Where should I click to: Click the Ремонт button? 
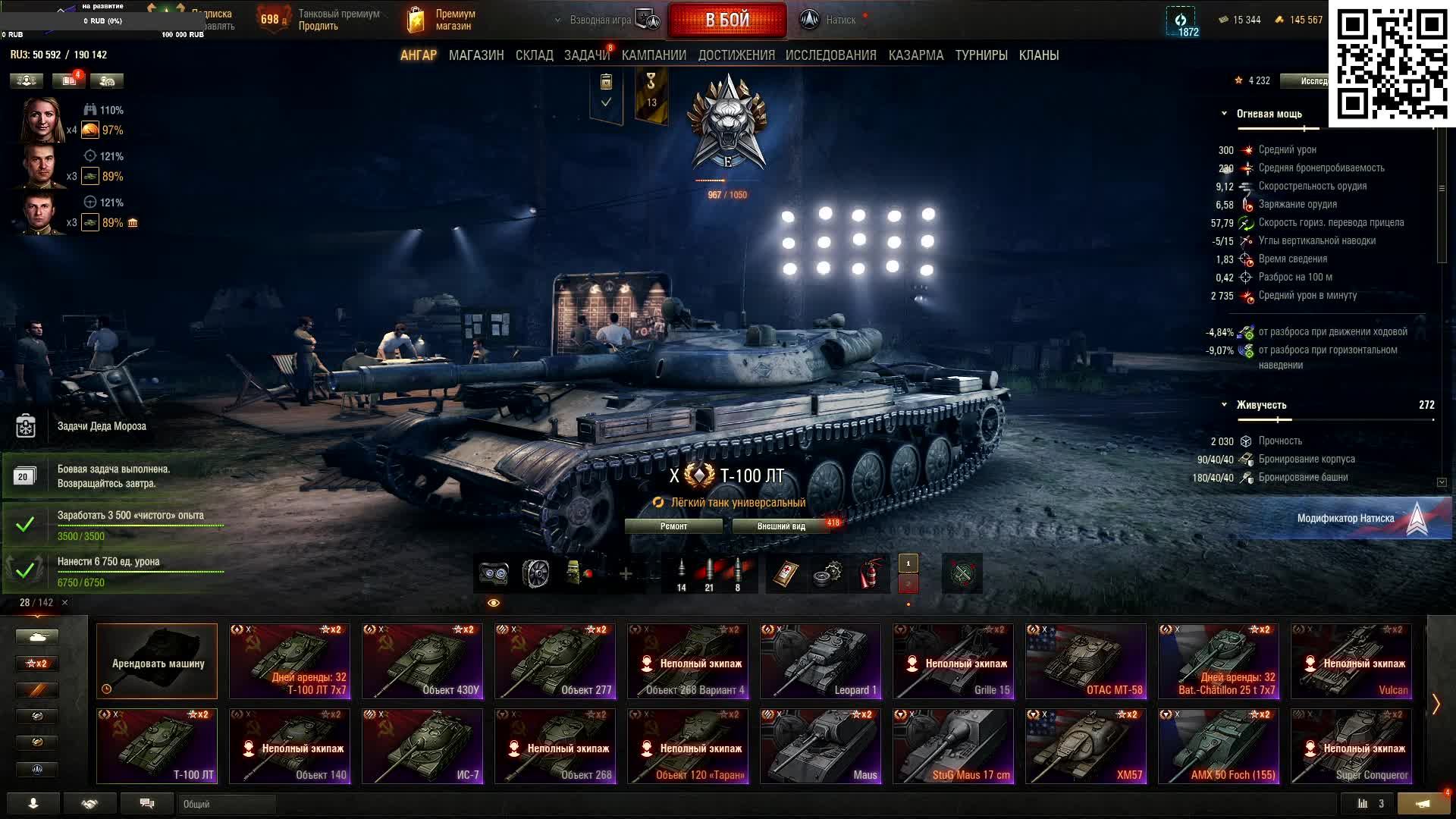[673, 526]
